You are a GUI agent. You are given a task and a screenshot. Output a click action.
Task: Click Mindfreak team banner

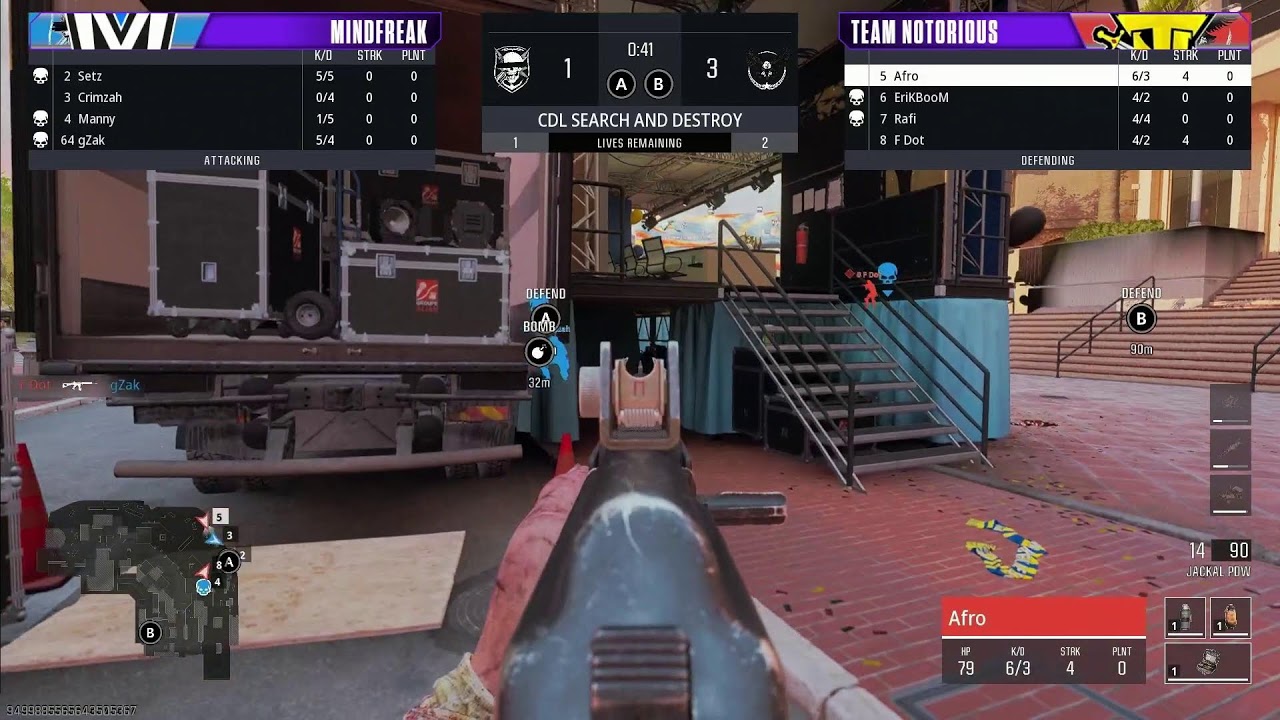pos(235,32)
